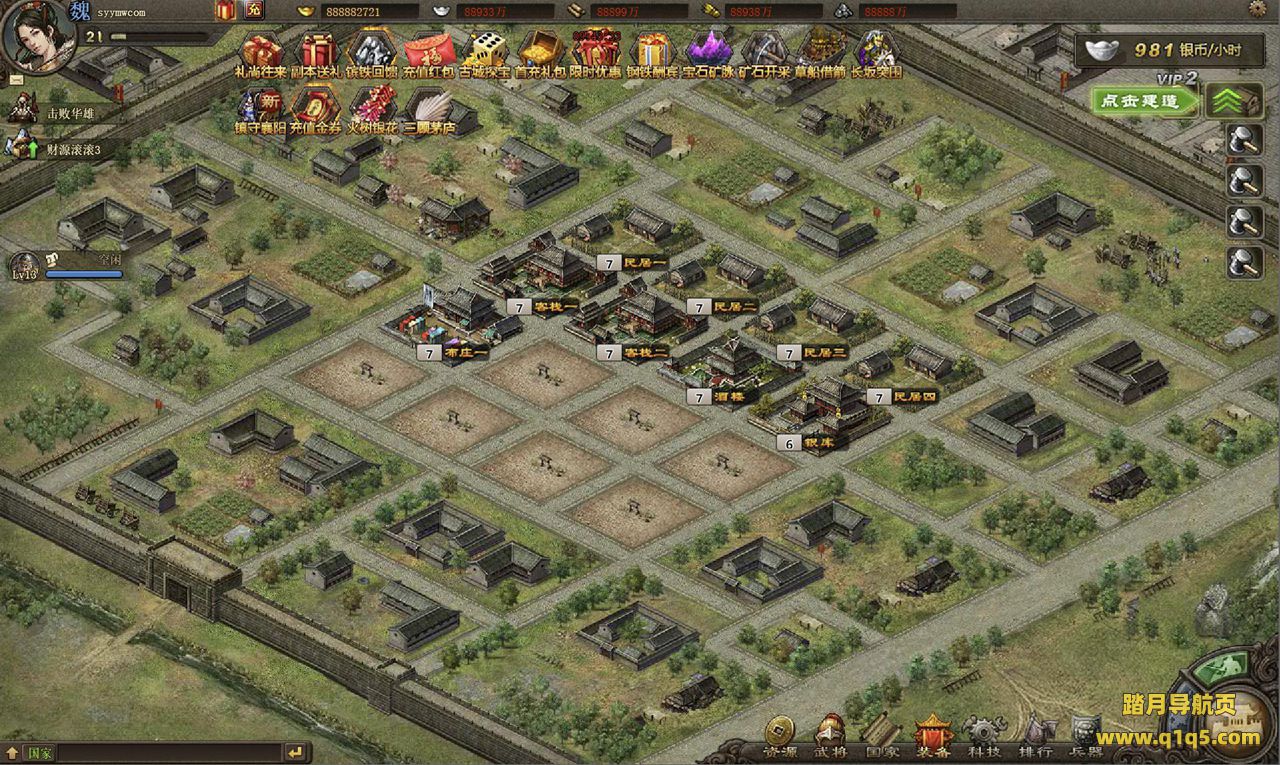
Task: Select the 装备 equipment menu
Action: pyautogui.click(x=932, y=734)
